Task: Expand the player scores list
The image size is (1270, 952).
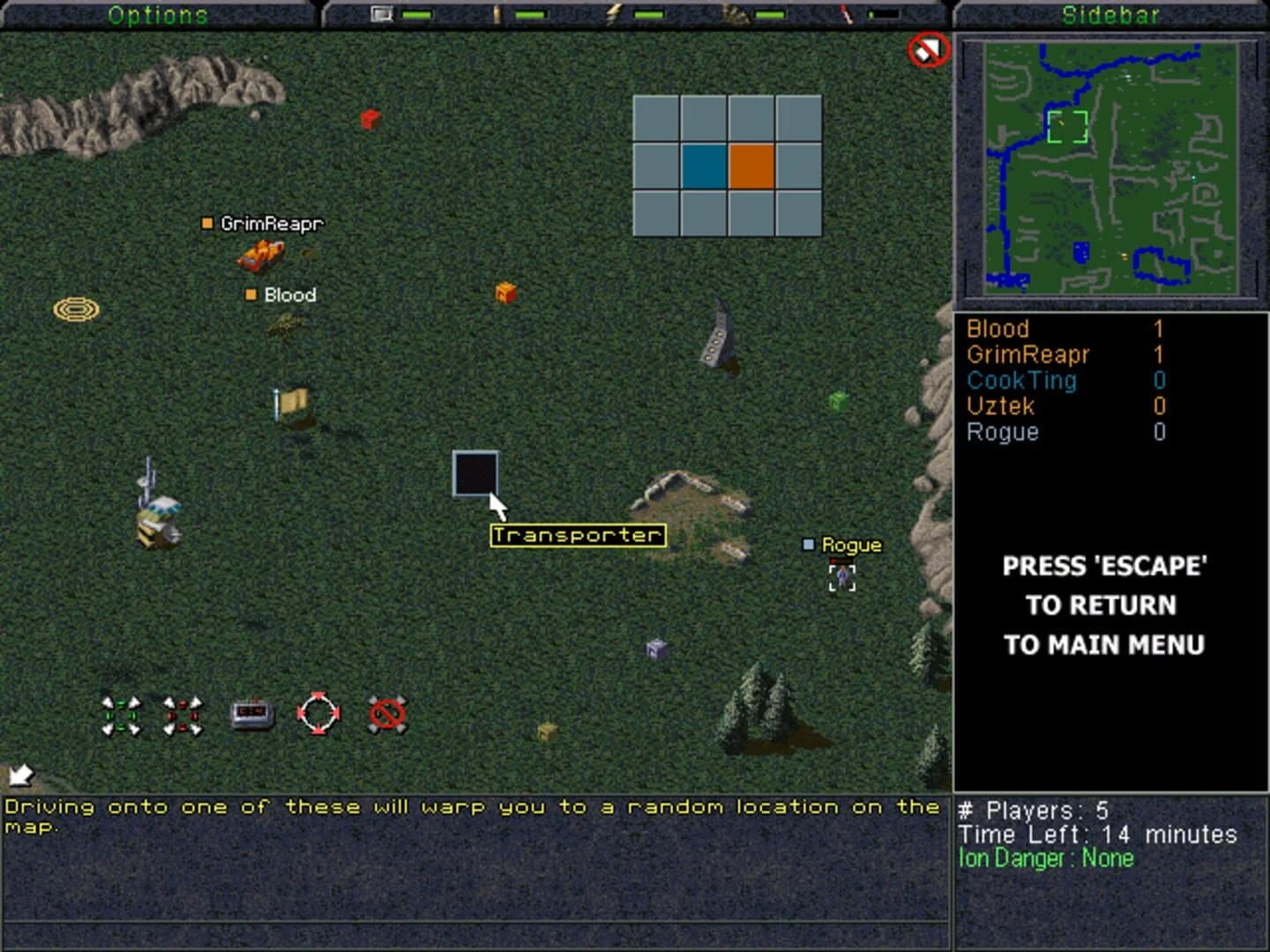Action: [x=1058, y=379]
